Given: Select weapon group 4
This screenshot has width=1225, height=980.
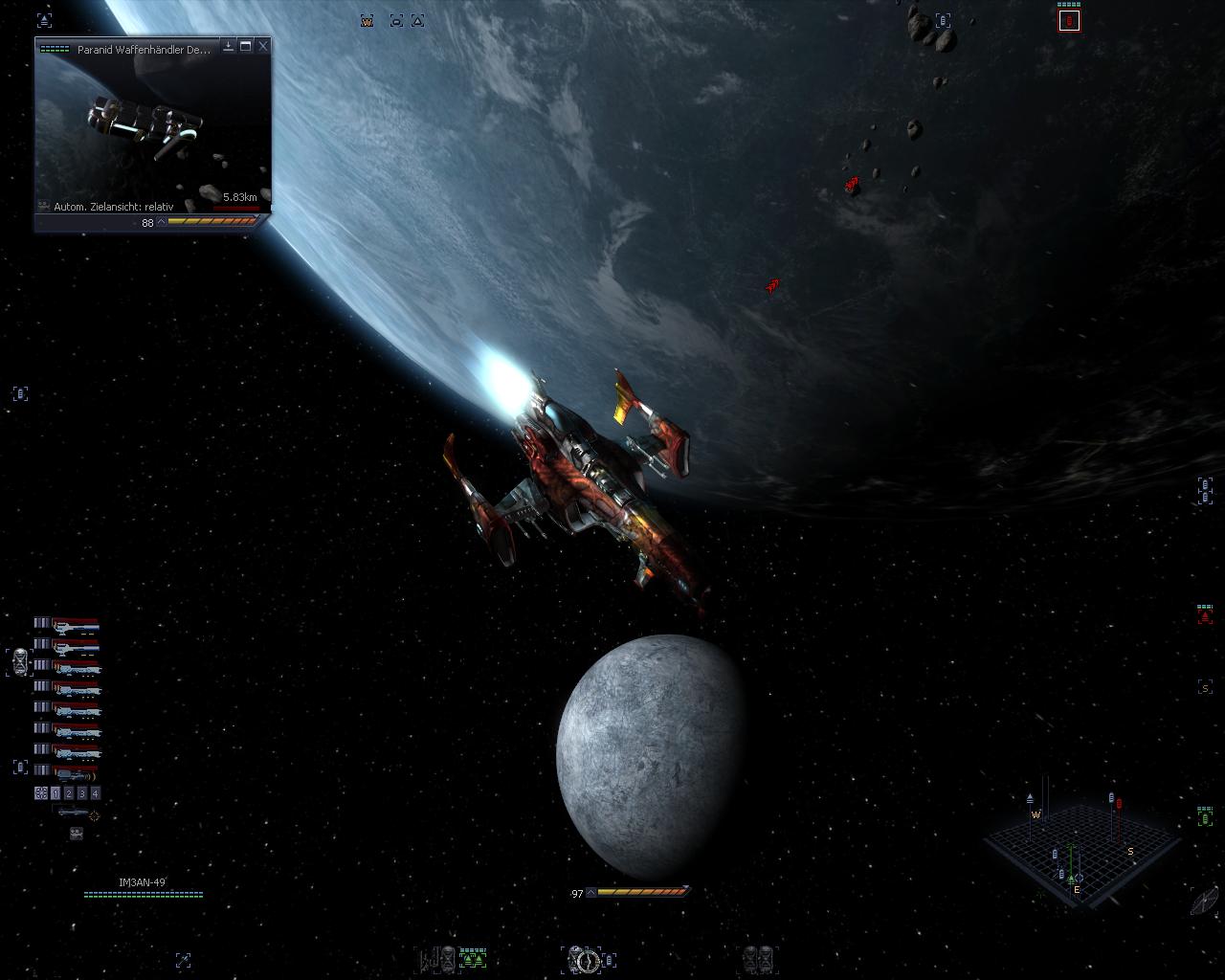Looking at the screenshot, I should click(x=95, y=793).
